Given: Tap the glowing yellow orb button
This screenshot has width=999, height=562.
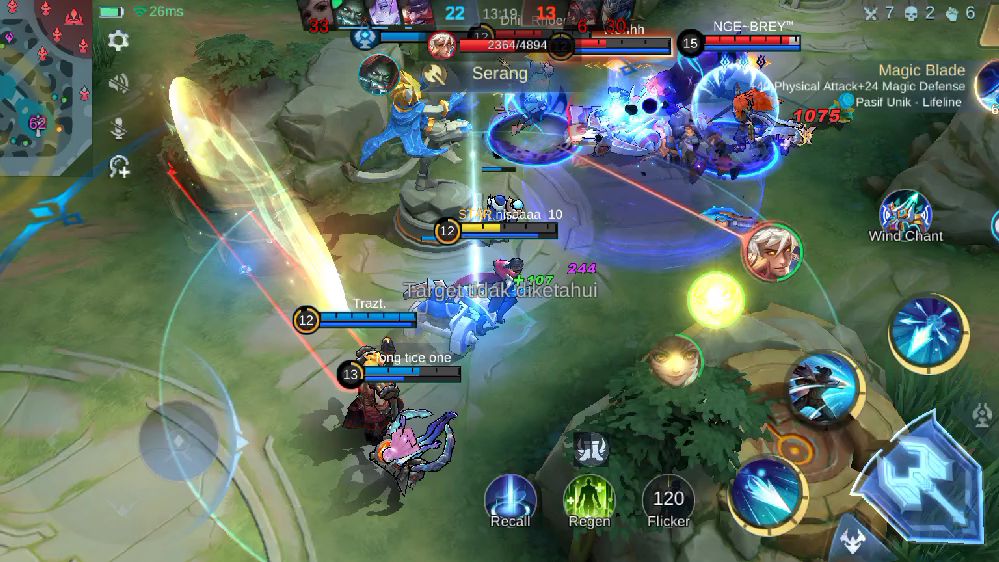Looking at the screenshot, I should (x=716, y=299).
